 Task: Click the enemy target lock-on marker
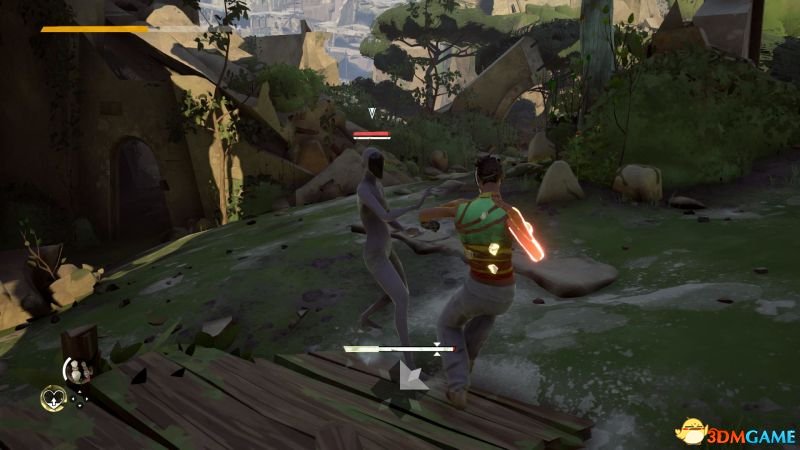[x=372, y=115]
